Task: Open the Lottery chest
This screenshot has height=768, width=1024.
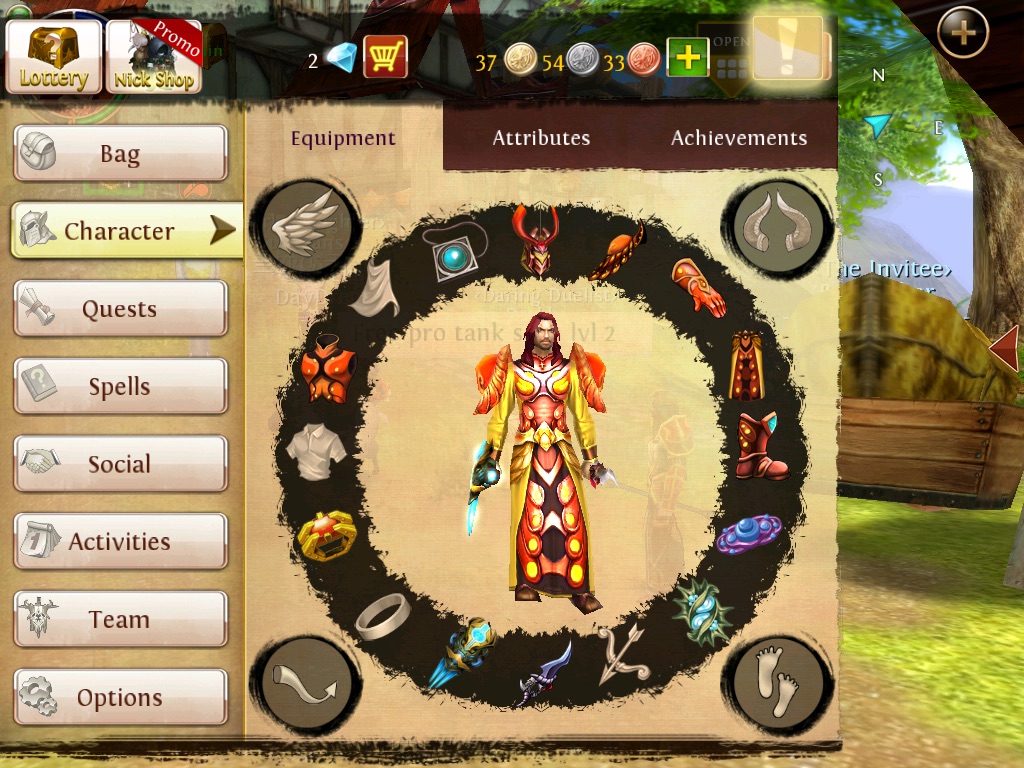Action: [x=54, y=57]
